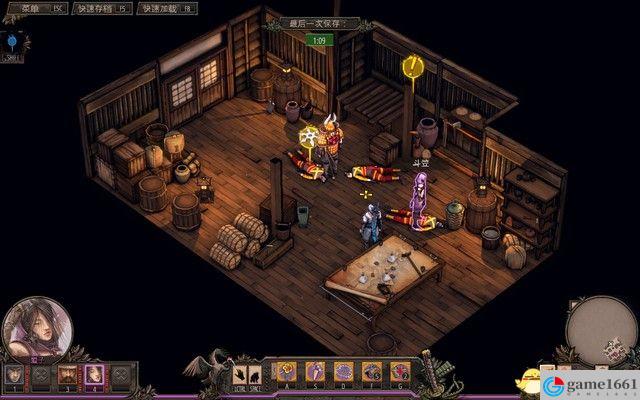Activate the carry body silhouette action
Image resolution: width=640 pixels, height=400 pixels.
point(255,373)
